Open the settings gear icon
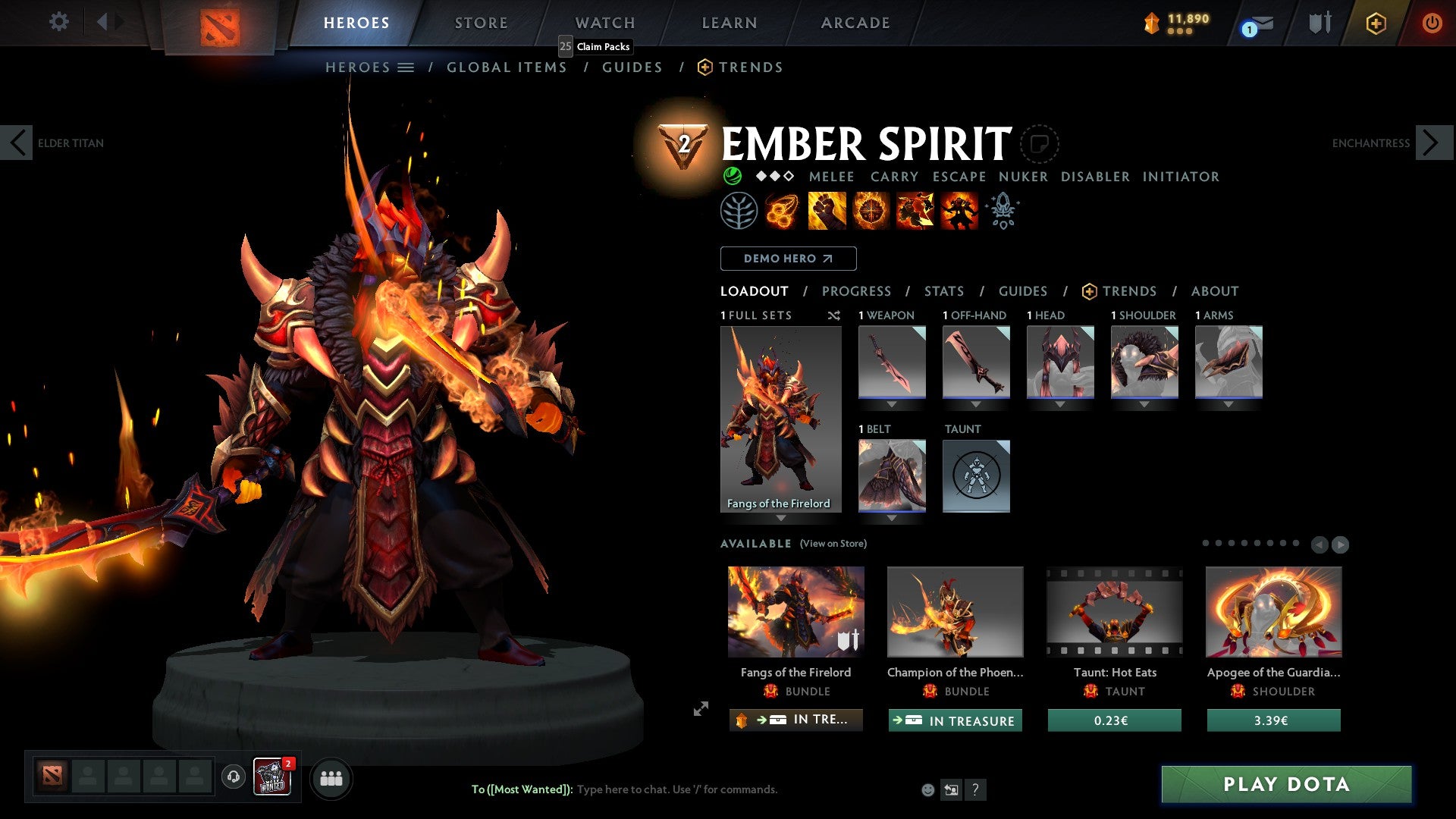This screenshot has width=1456, height=819. [58, 22]
